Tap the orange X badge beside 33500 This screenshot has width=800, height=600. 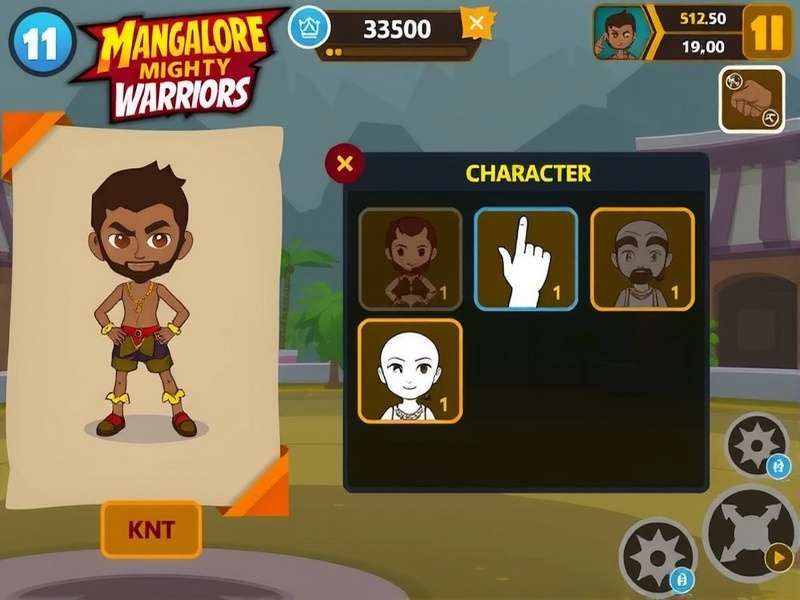[477, 23]
